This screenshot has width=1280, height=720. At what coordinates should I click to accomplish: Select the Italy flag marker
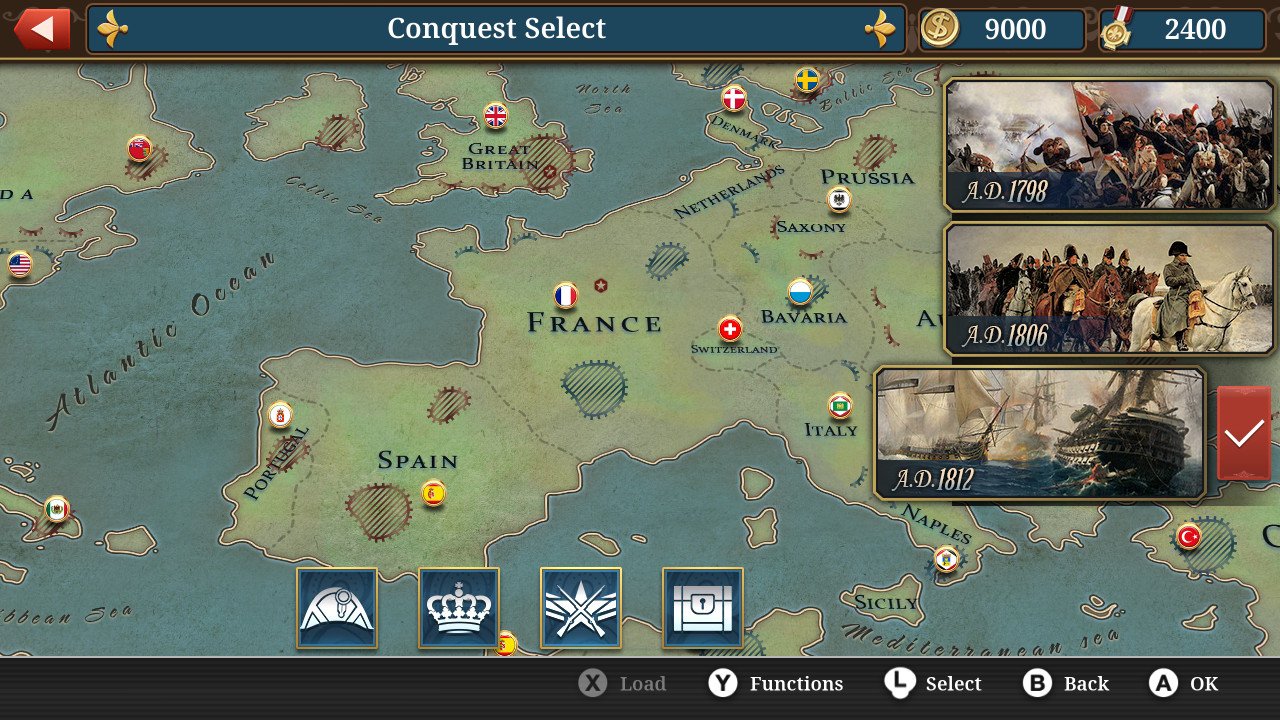(x=840, y=405)
